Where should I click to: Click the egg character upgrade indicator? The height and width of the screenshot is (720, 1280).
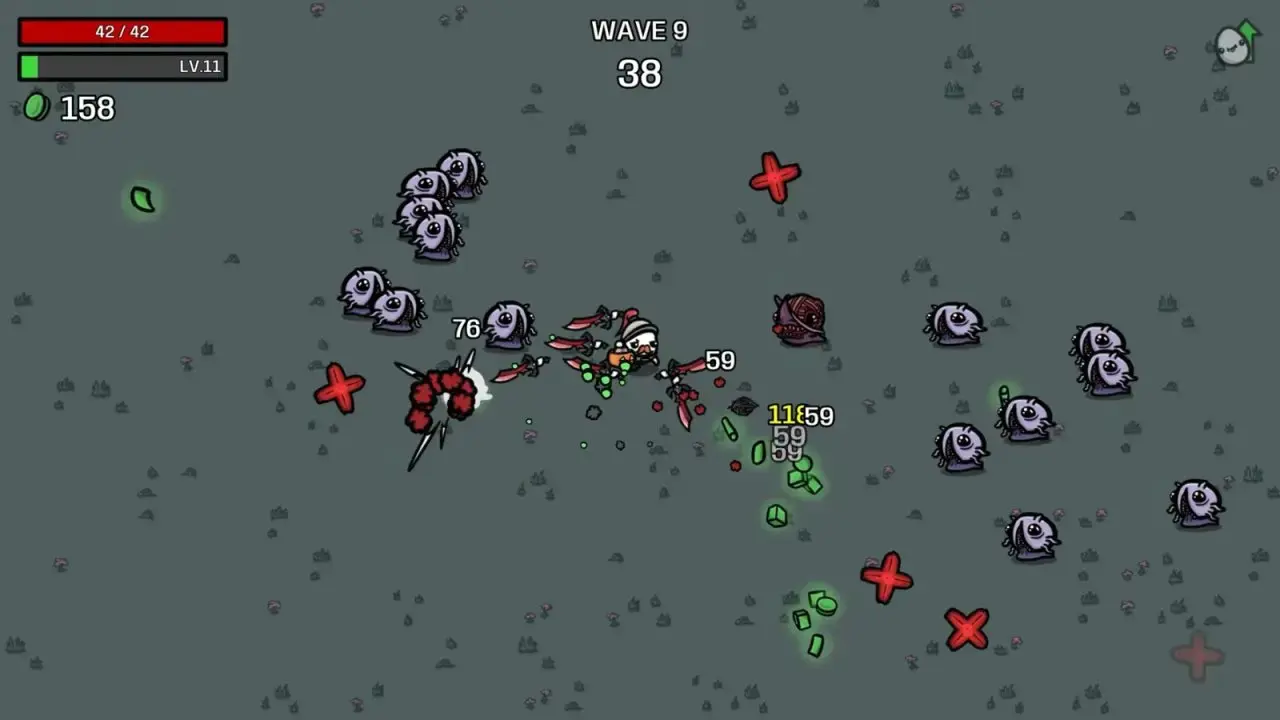tap(1228, 44)
